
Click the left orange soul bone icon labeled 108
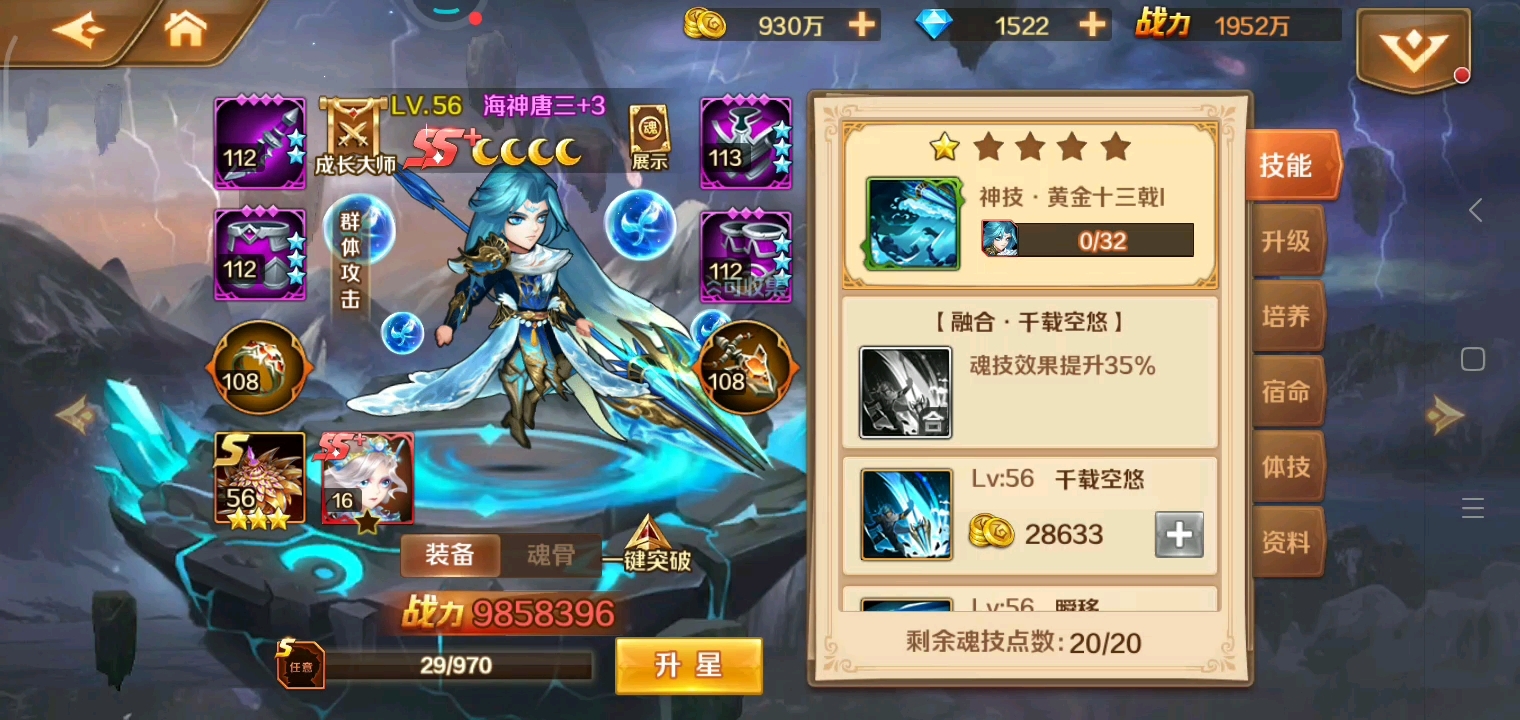click(259, 367)
